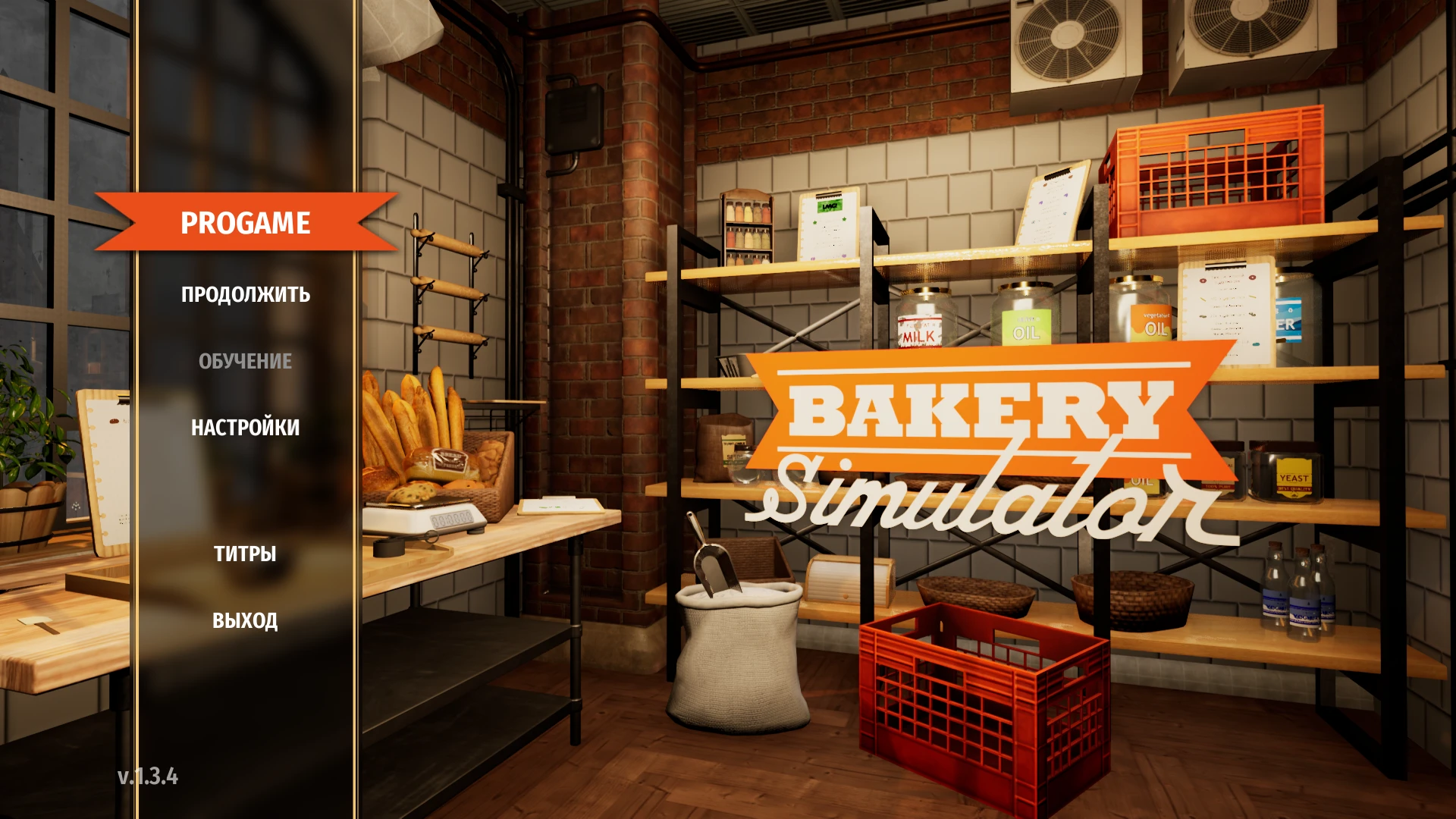Select ТИТРЫ to view credits
1456x819 pixels.
(244, 554)
